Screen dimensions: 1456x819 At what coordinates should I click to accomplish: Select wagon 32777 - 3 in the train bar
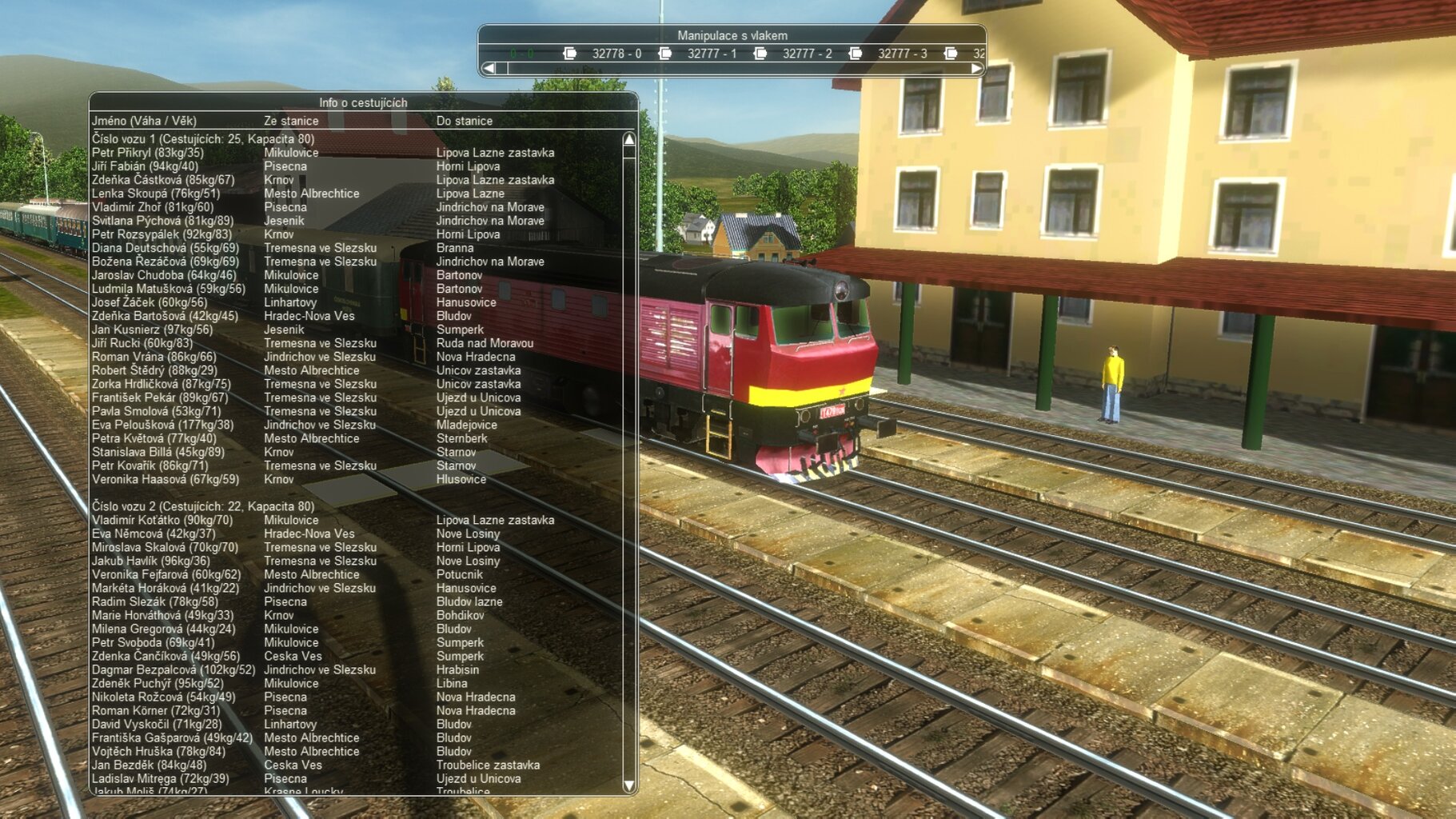coord(900,54)
